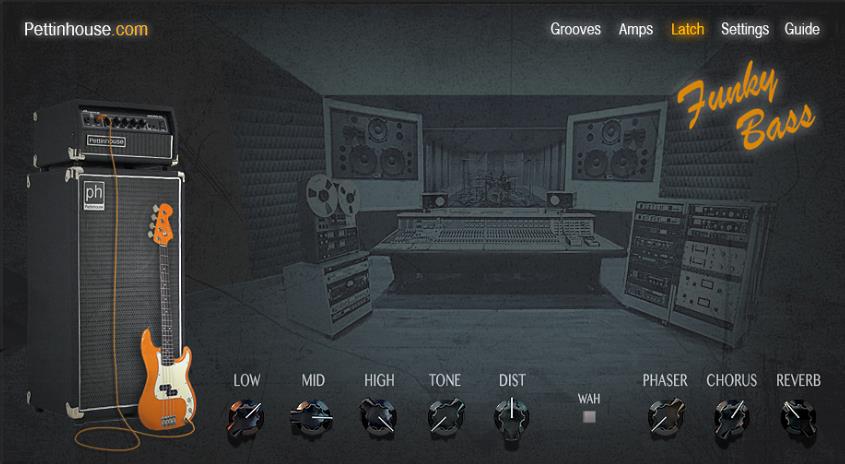Visit the Pettinhouse.com logo link

86,29
